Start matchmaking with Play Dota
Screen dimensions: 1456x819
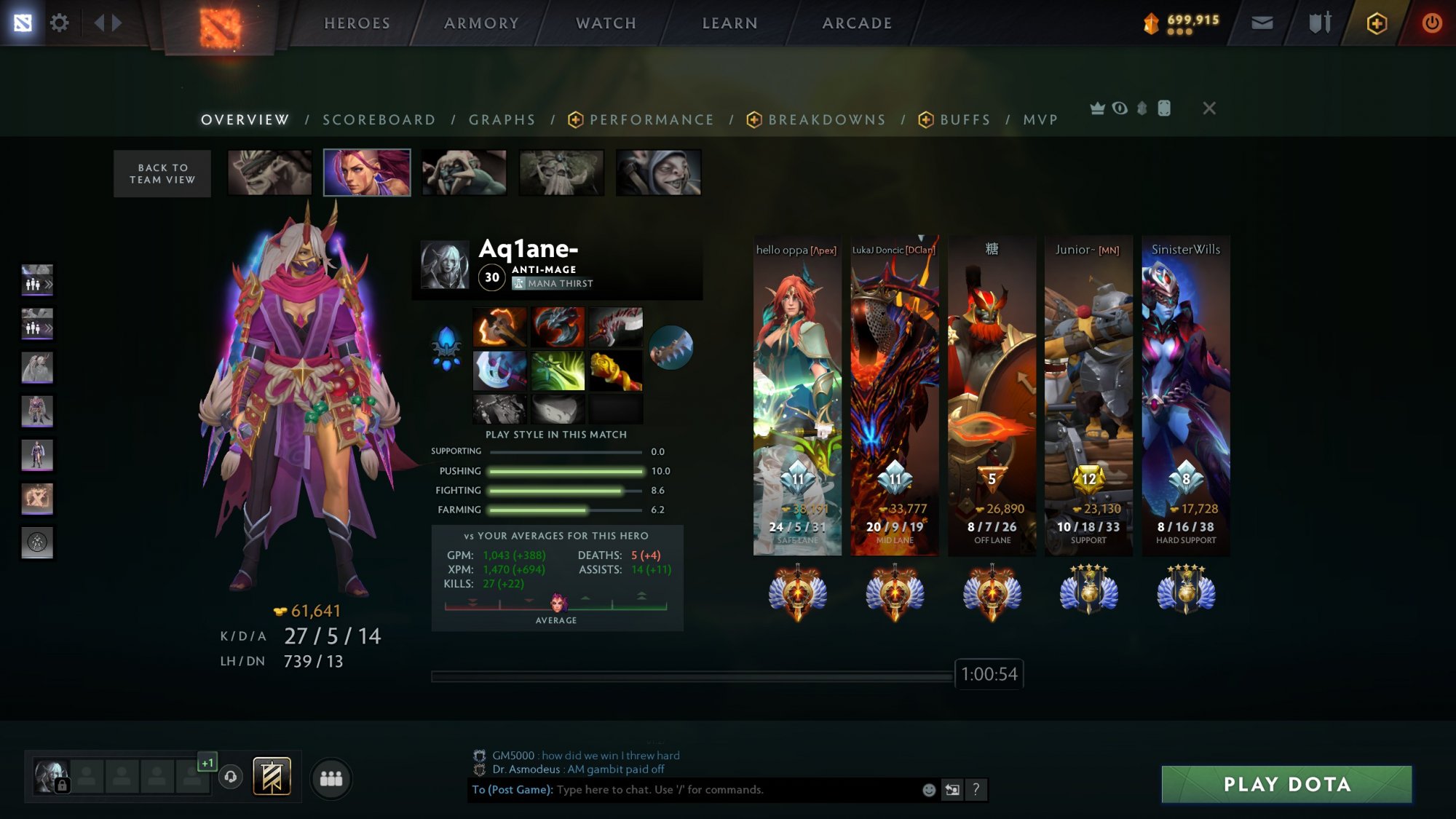(1286, 784)
